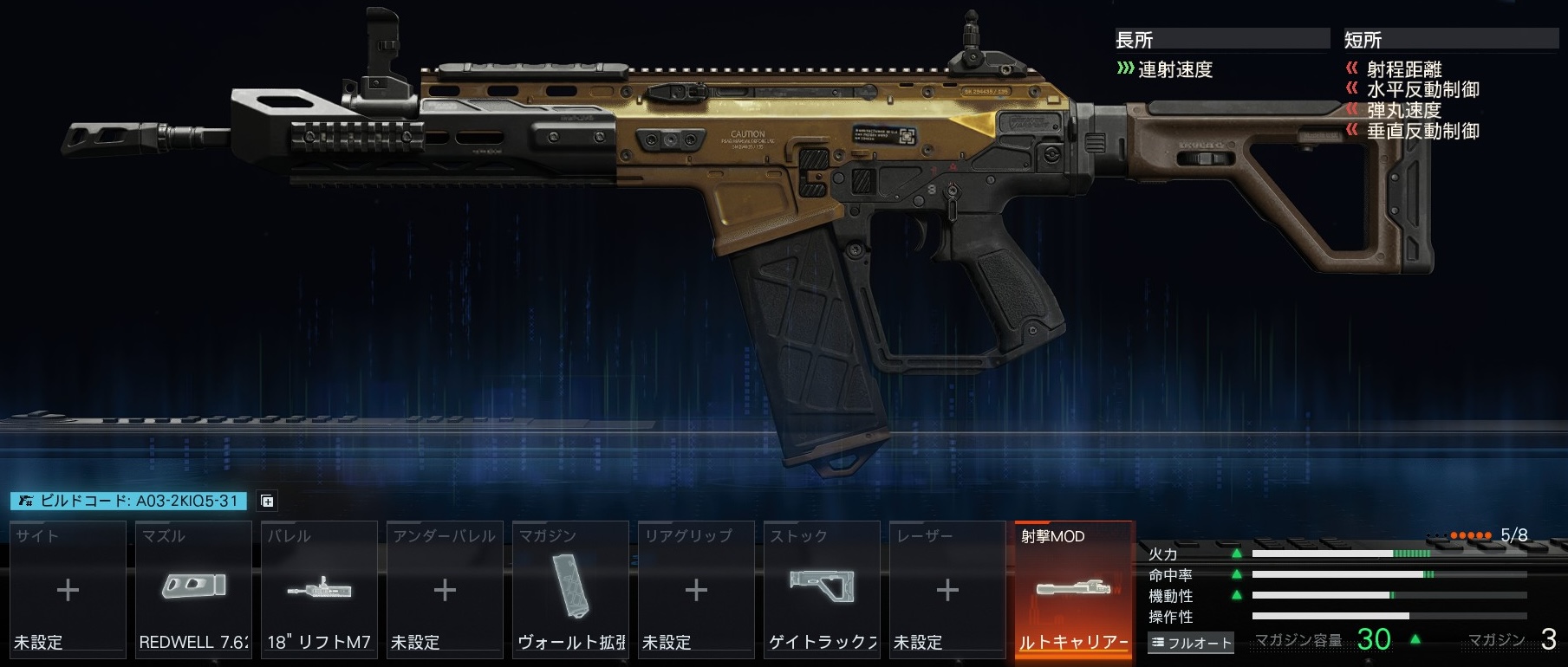Add an attachment to the アンダーバレル slot
This screenshot has height=667, width=1568.
[445, 589]
